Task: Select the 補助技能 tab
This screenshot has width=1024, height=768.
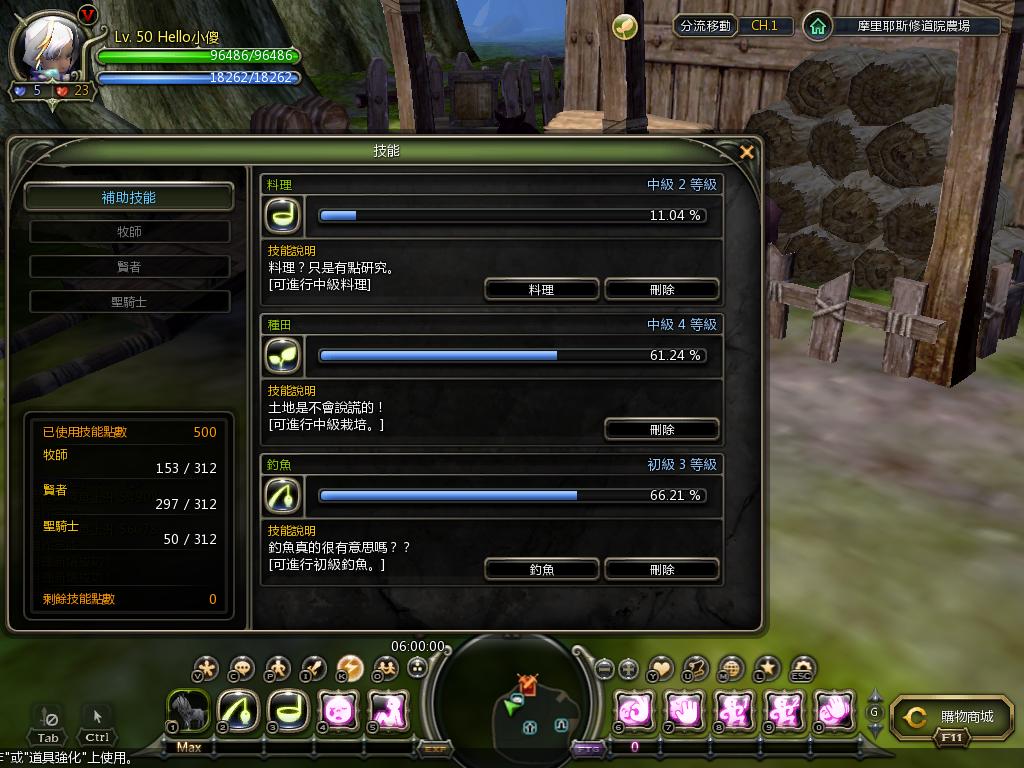Action: [129, 197]
